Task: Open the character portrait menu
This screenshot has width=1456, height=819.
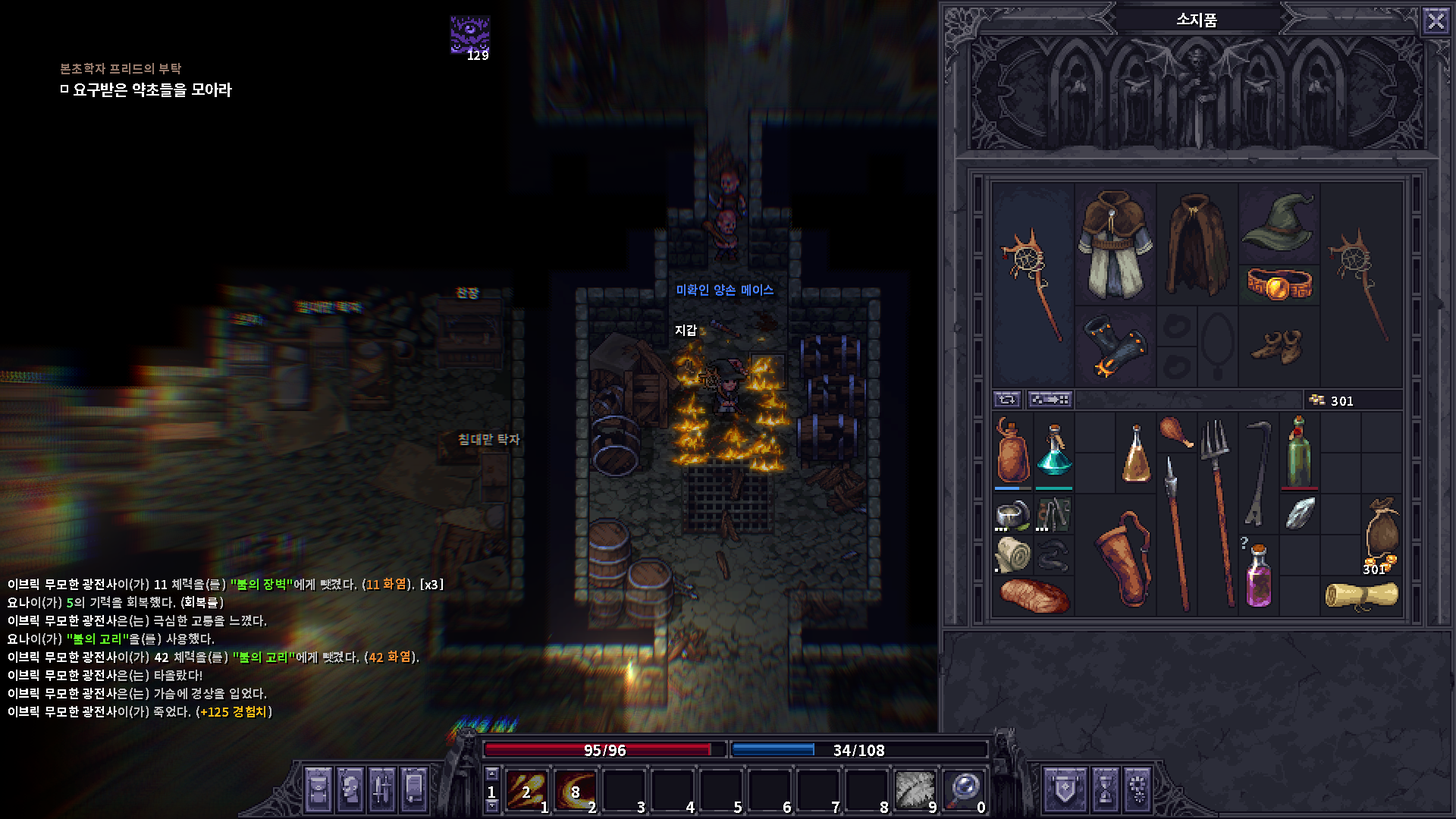Action: pos(350,790)
